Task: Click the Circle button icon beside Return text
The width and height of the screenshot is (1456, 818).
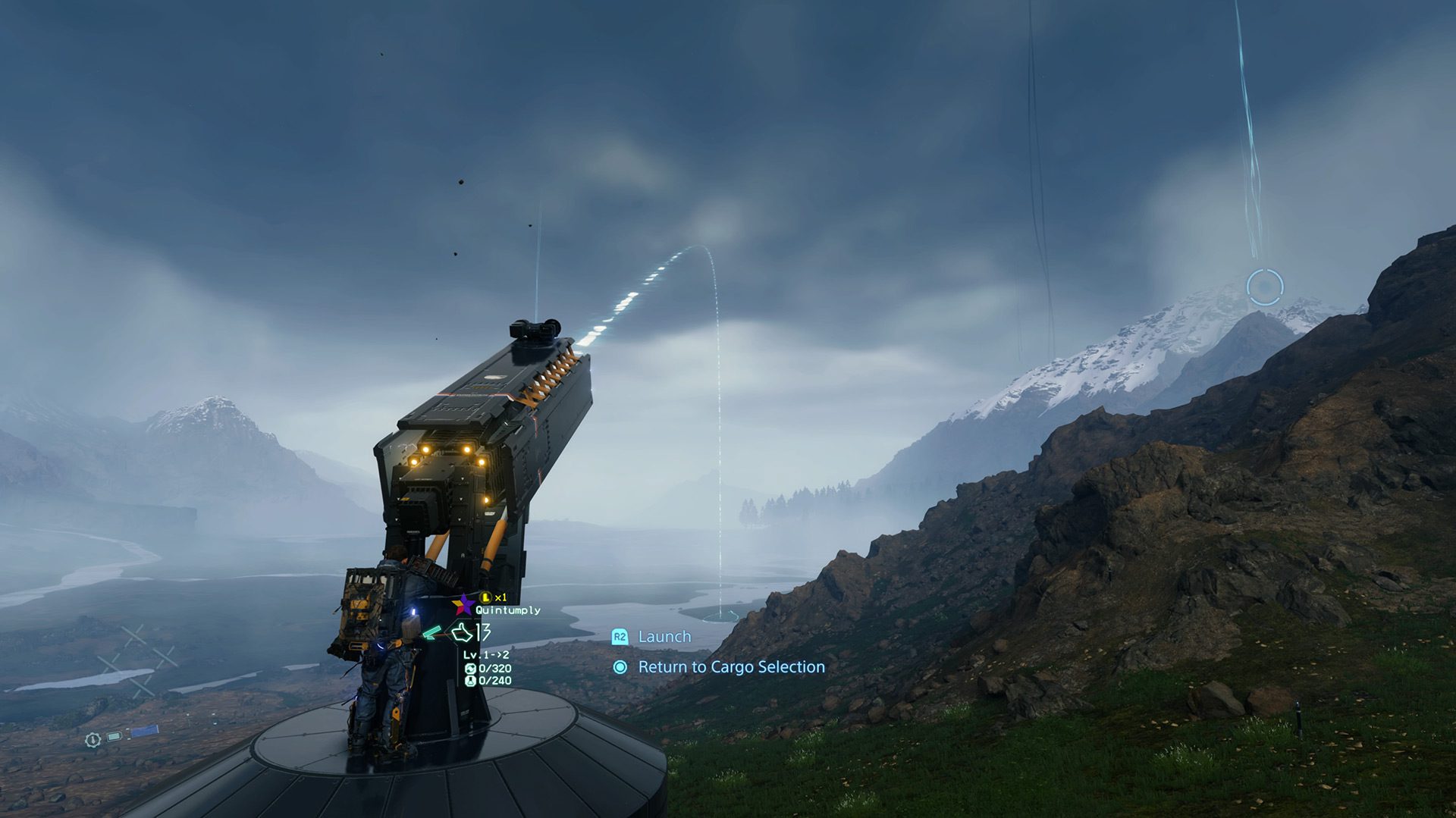Action: pos(620,668)
